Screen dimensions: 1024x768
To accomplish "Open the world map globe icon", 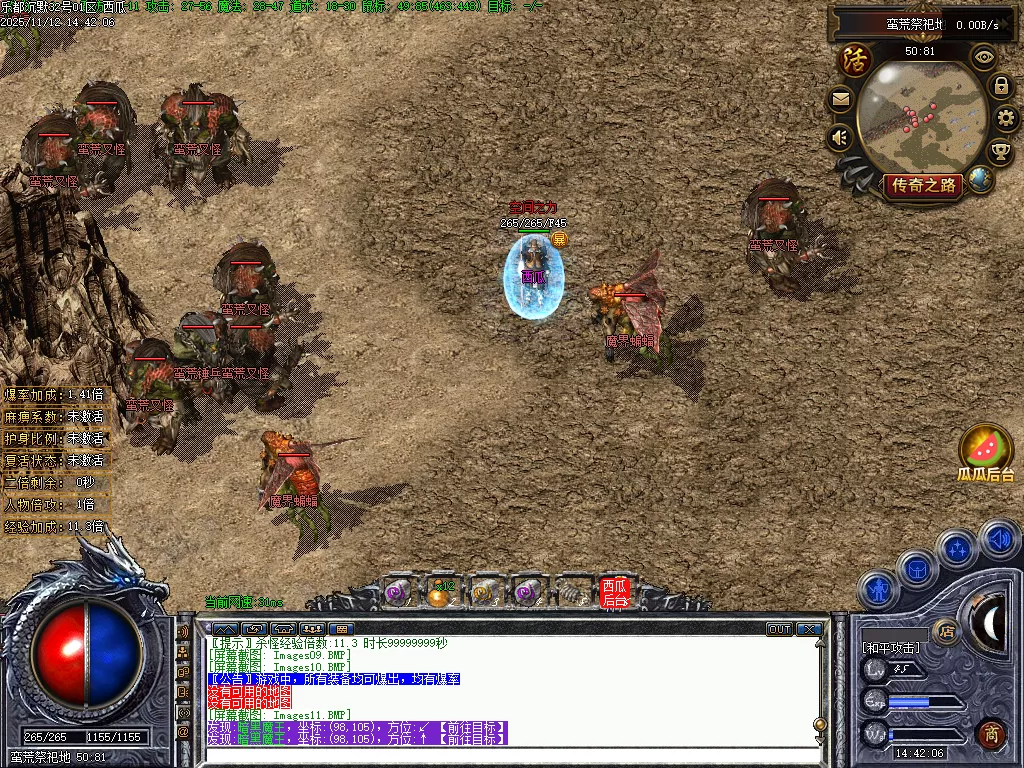I will pos(981,180).
